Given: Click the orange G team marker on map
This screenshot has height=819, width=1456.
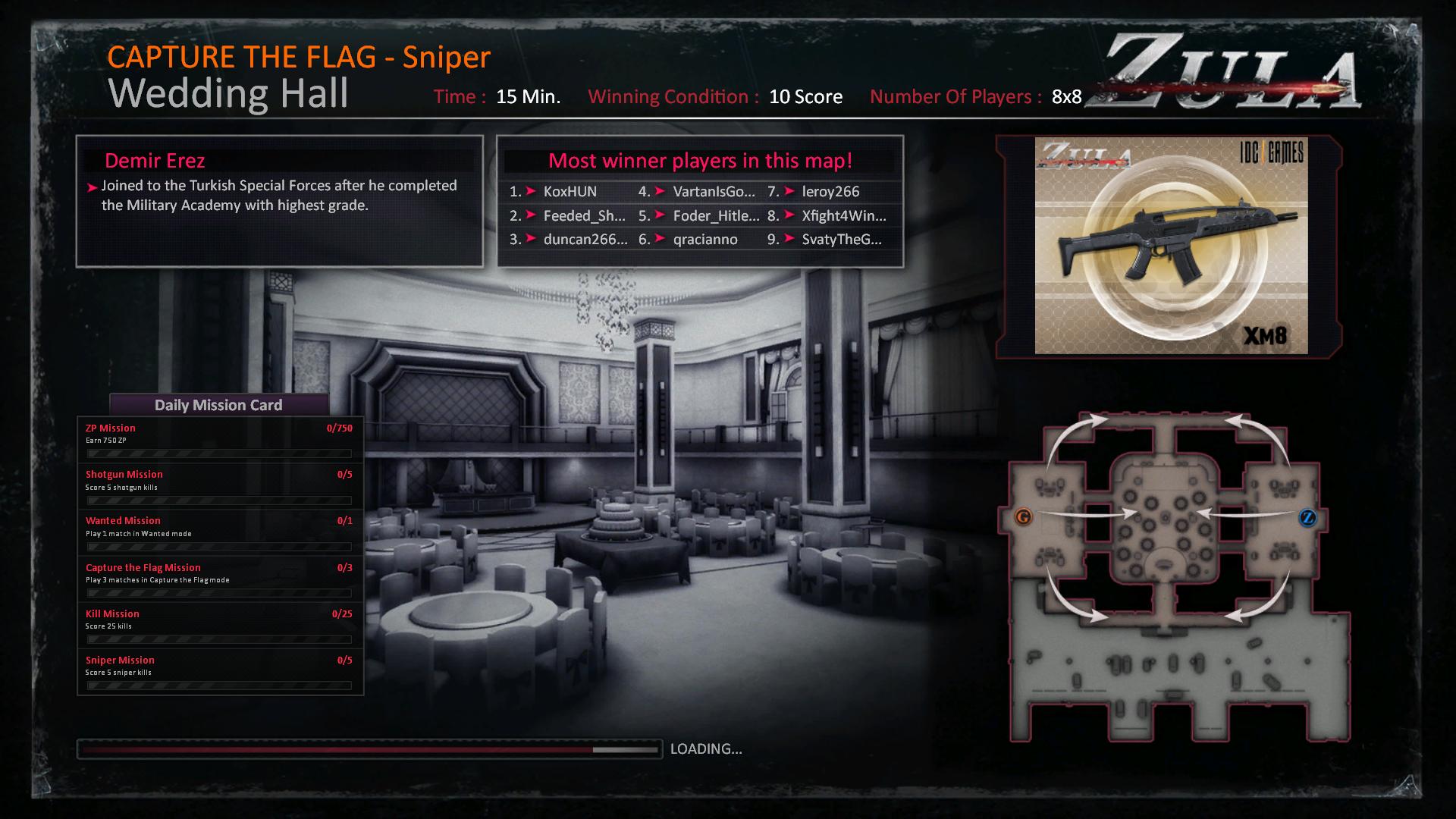Looking at the screenshot, I should point(1023,517).
